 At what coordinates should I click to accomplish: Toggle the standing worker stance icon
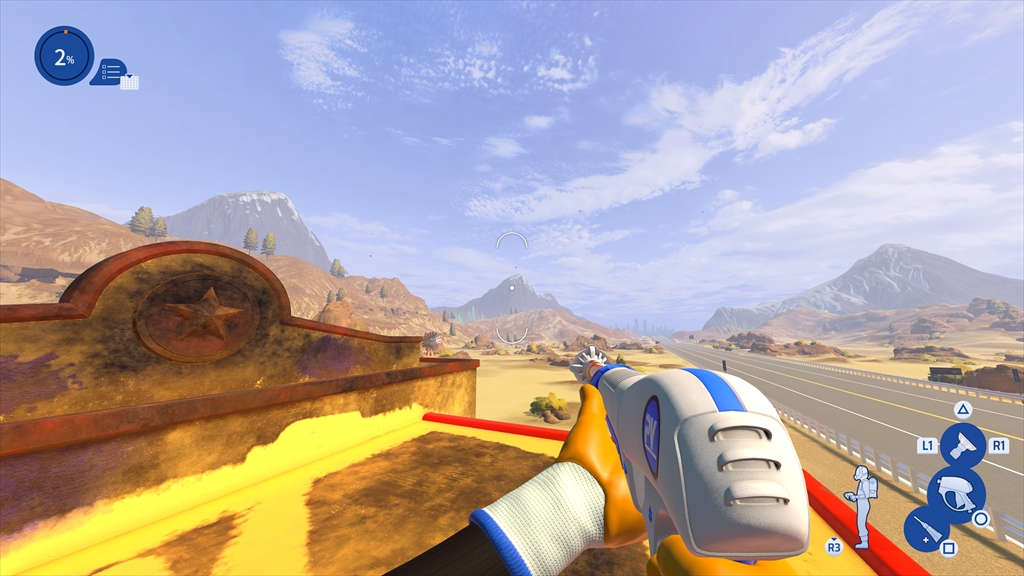(862, 505)
